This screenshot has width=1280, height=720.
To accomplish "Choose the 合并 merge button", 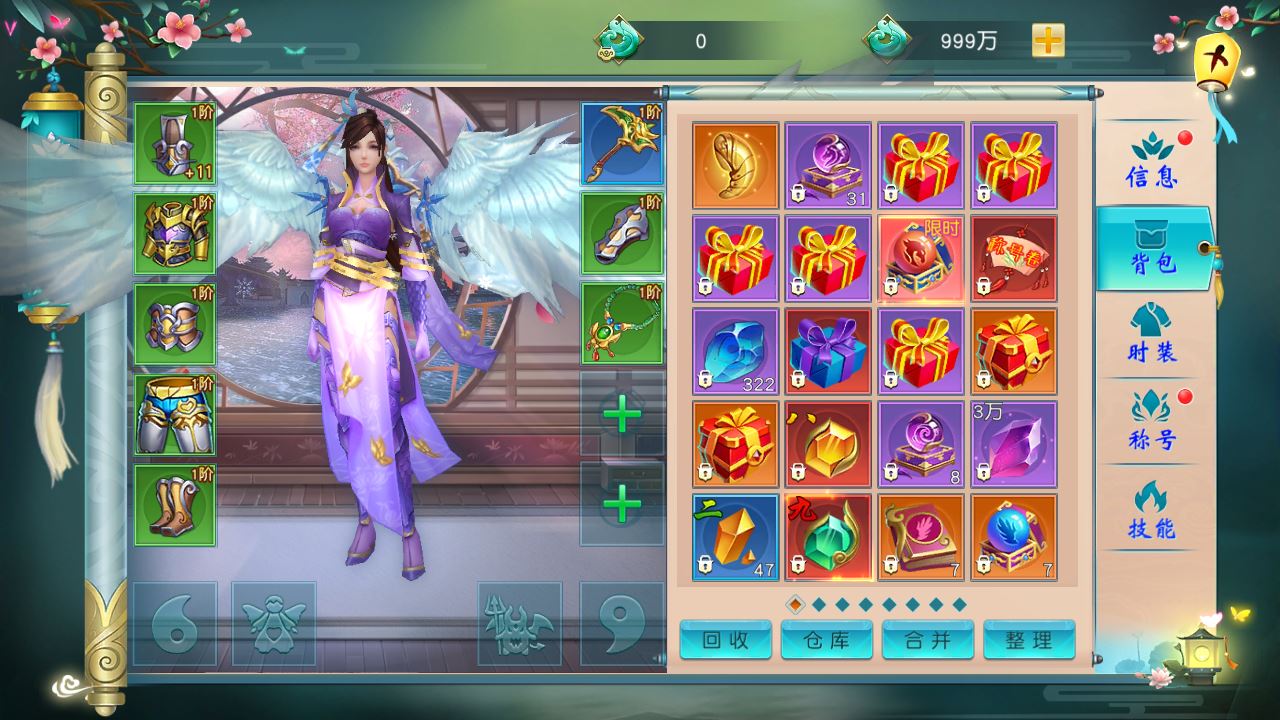I will tap(928, 640).
